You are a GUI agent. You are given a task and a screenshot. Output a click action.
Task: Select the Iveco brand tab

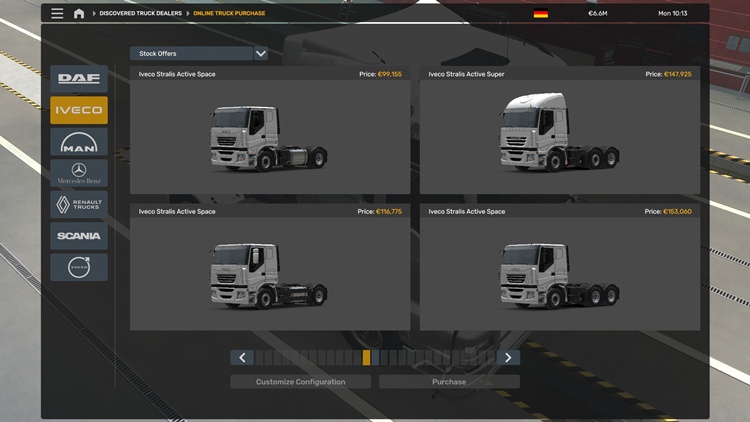[x=79, y=110]
